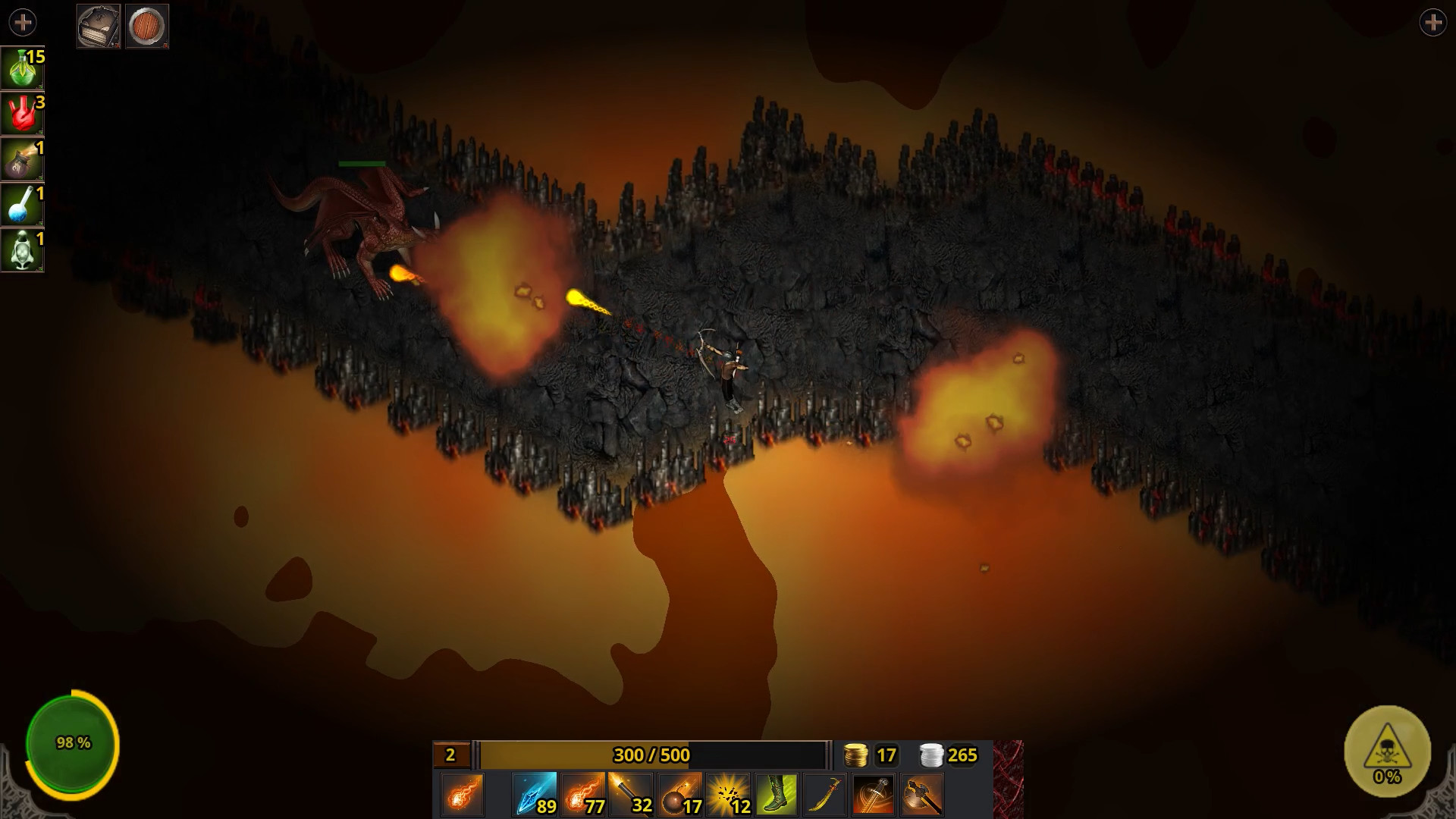The image size is (1456, 819).
Task: Select the flaming arrow skill showing 32
Action: (x=631, y=795)
